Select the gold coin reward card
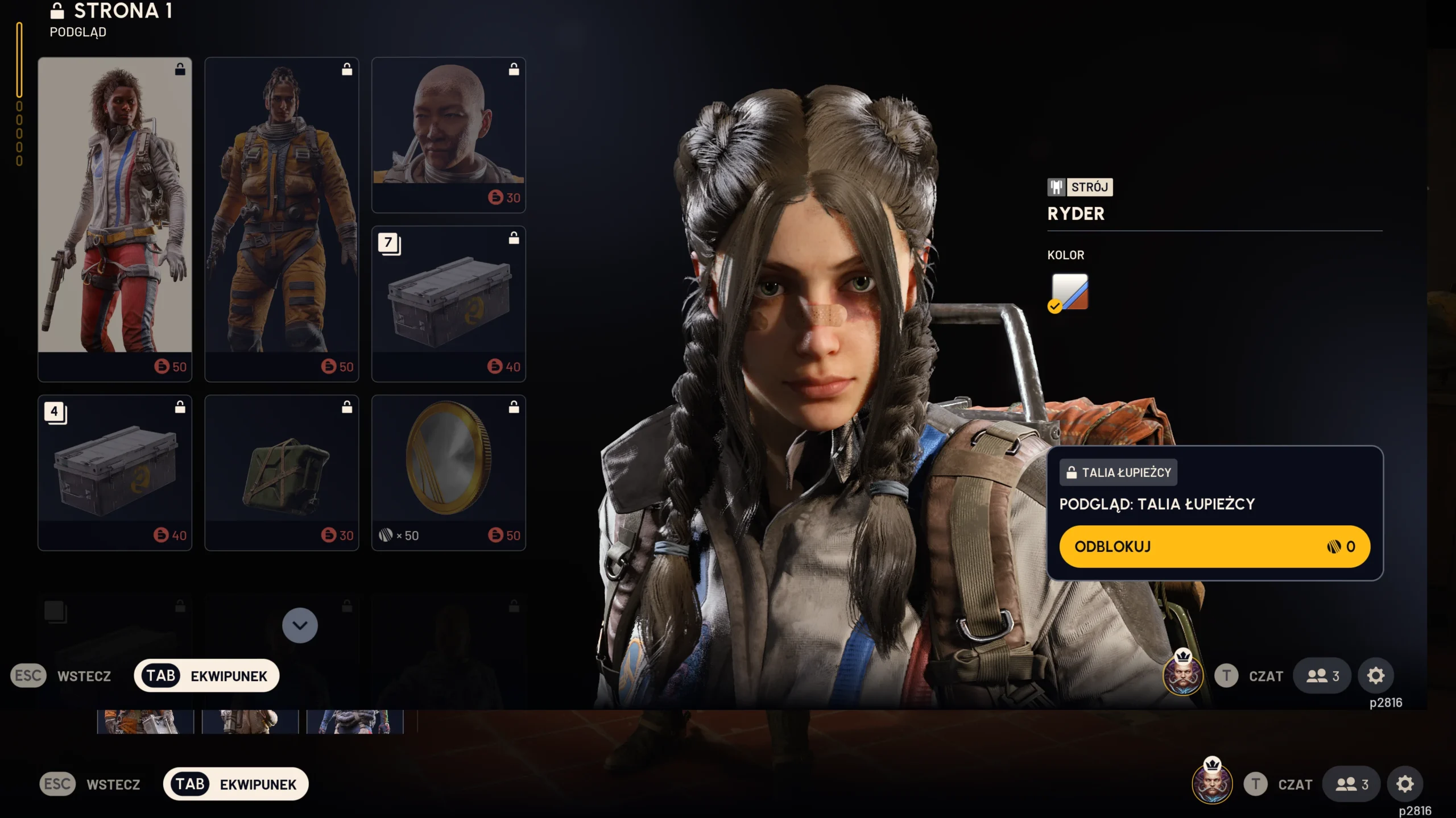Image resolution: width=1456 pixels, height=818 pixels. [448, 472]
